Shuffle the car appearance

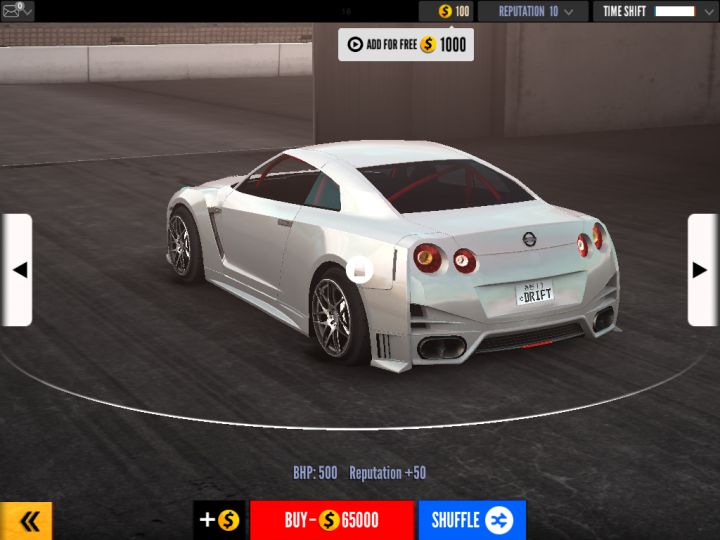(x=471, y=520)
